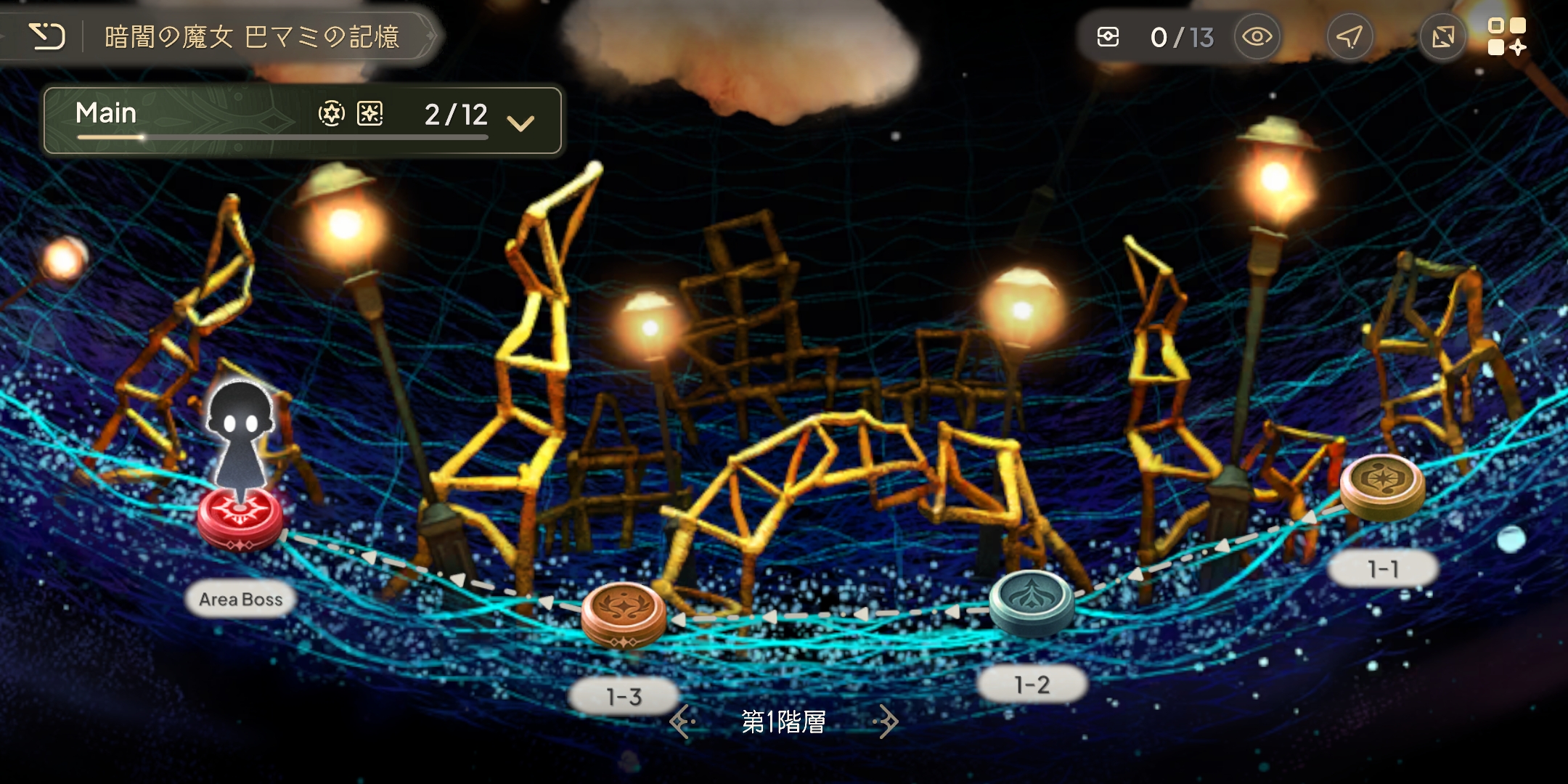Image resolution: width=1568 pixels, height=784 pixels.
Task: Advance to next floor with right arrow
Action: [887, 722]
